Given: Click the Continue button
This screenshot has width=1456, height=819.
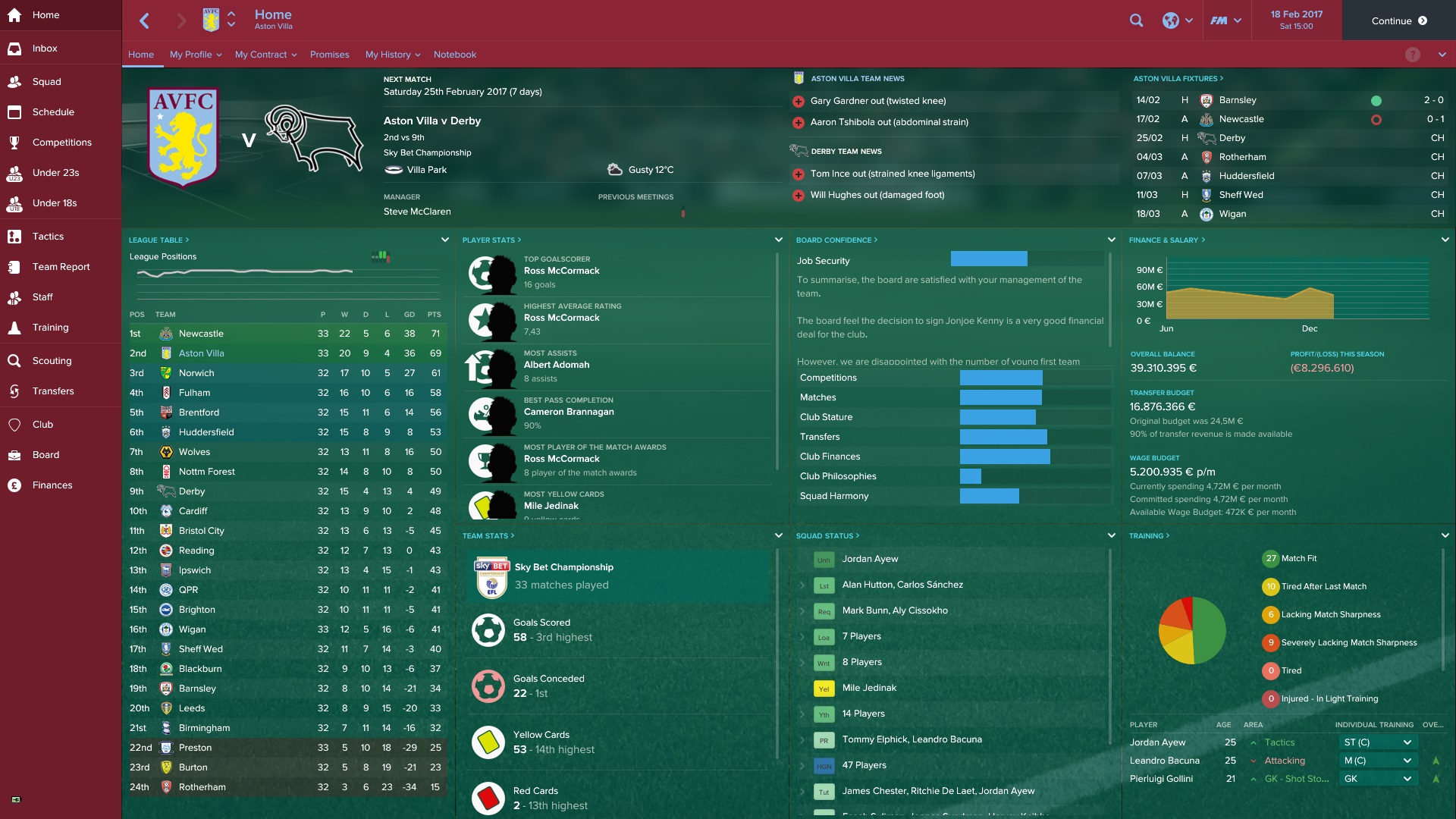Looking at the screenshot, I should tap(1398, 20).
